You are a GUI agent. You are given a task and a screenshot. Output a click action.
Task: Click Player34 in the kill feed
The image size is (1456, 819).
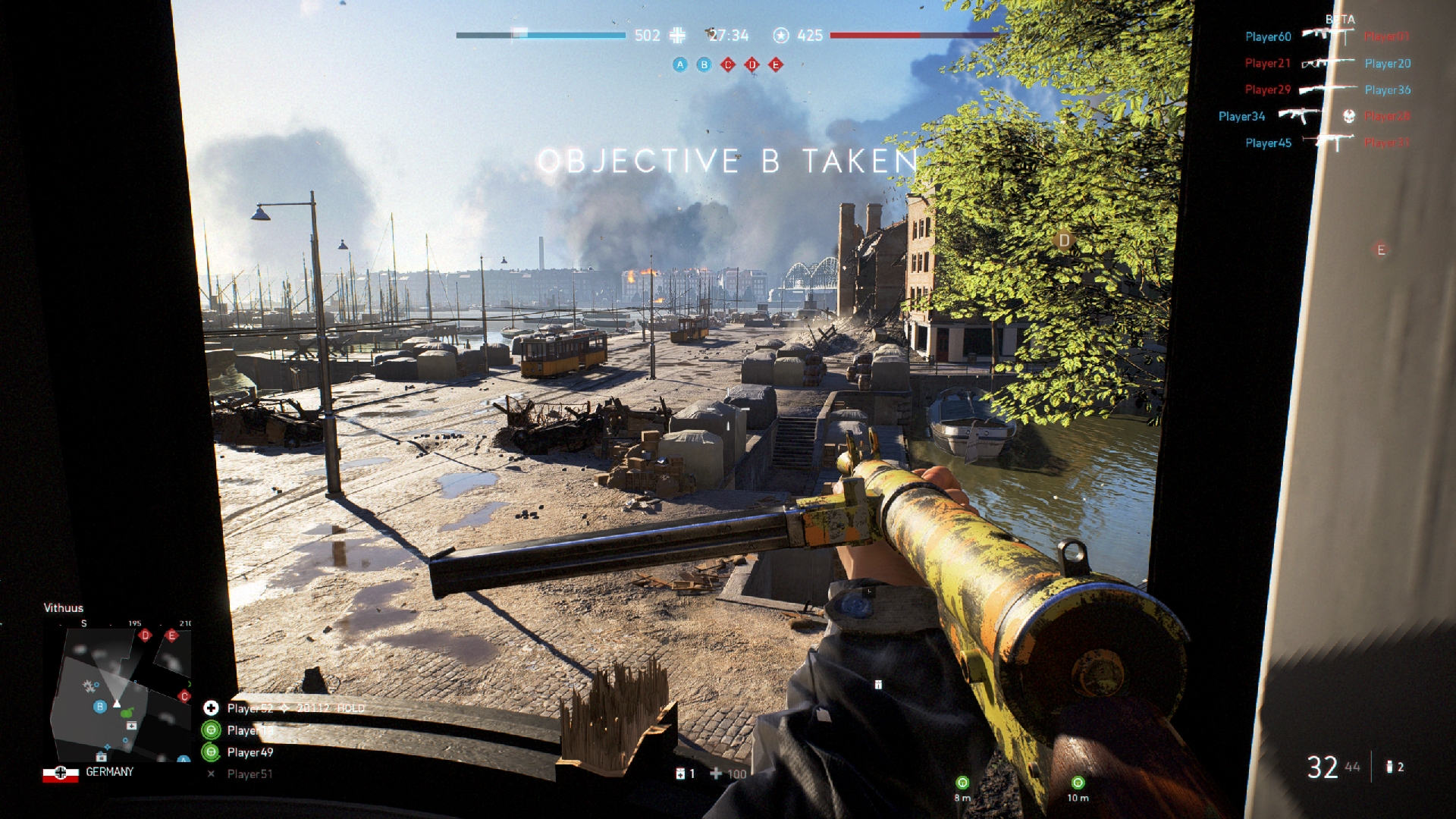(1241, 116)
